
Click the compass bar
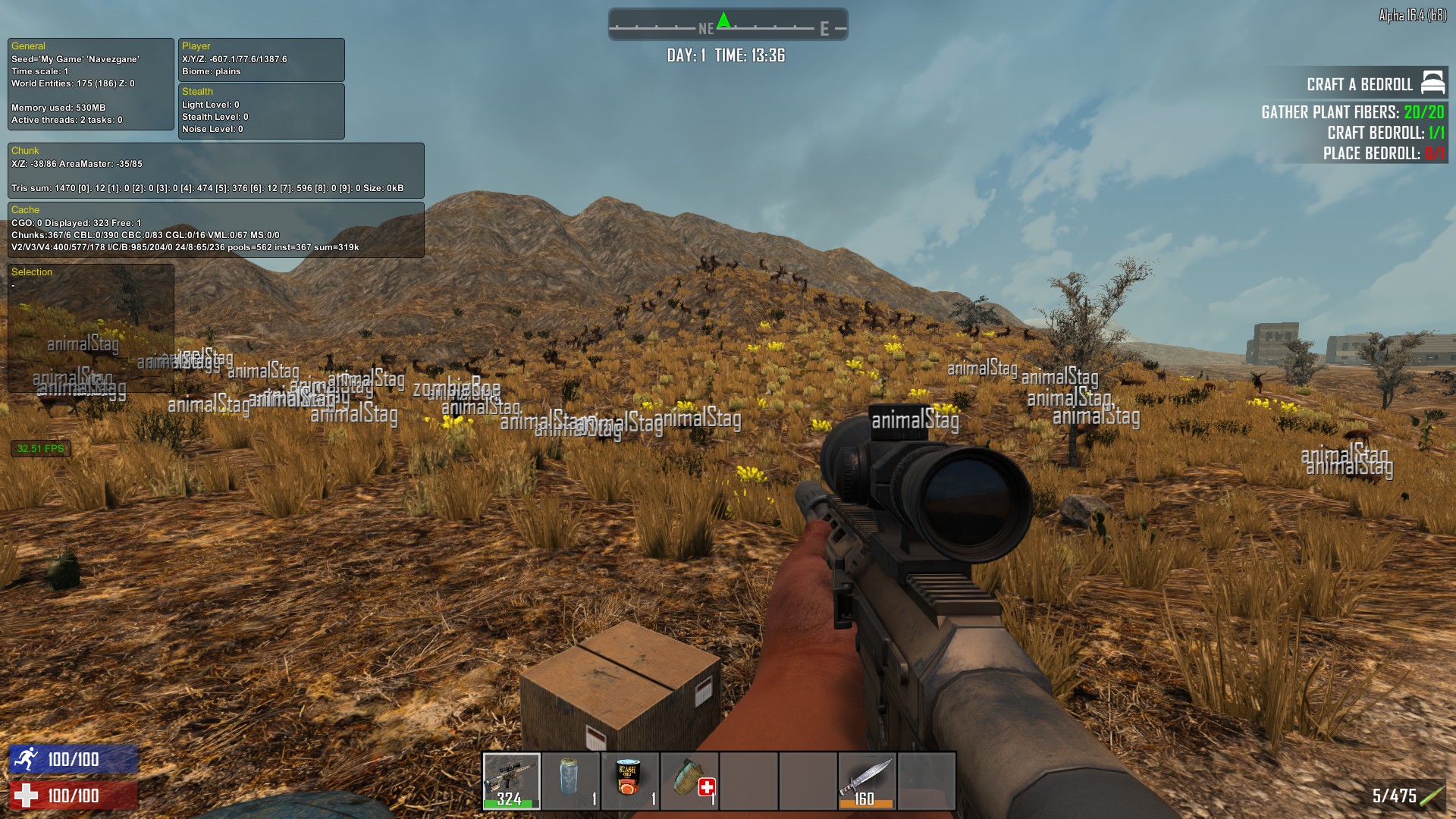[x=728, y=25]
